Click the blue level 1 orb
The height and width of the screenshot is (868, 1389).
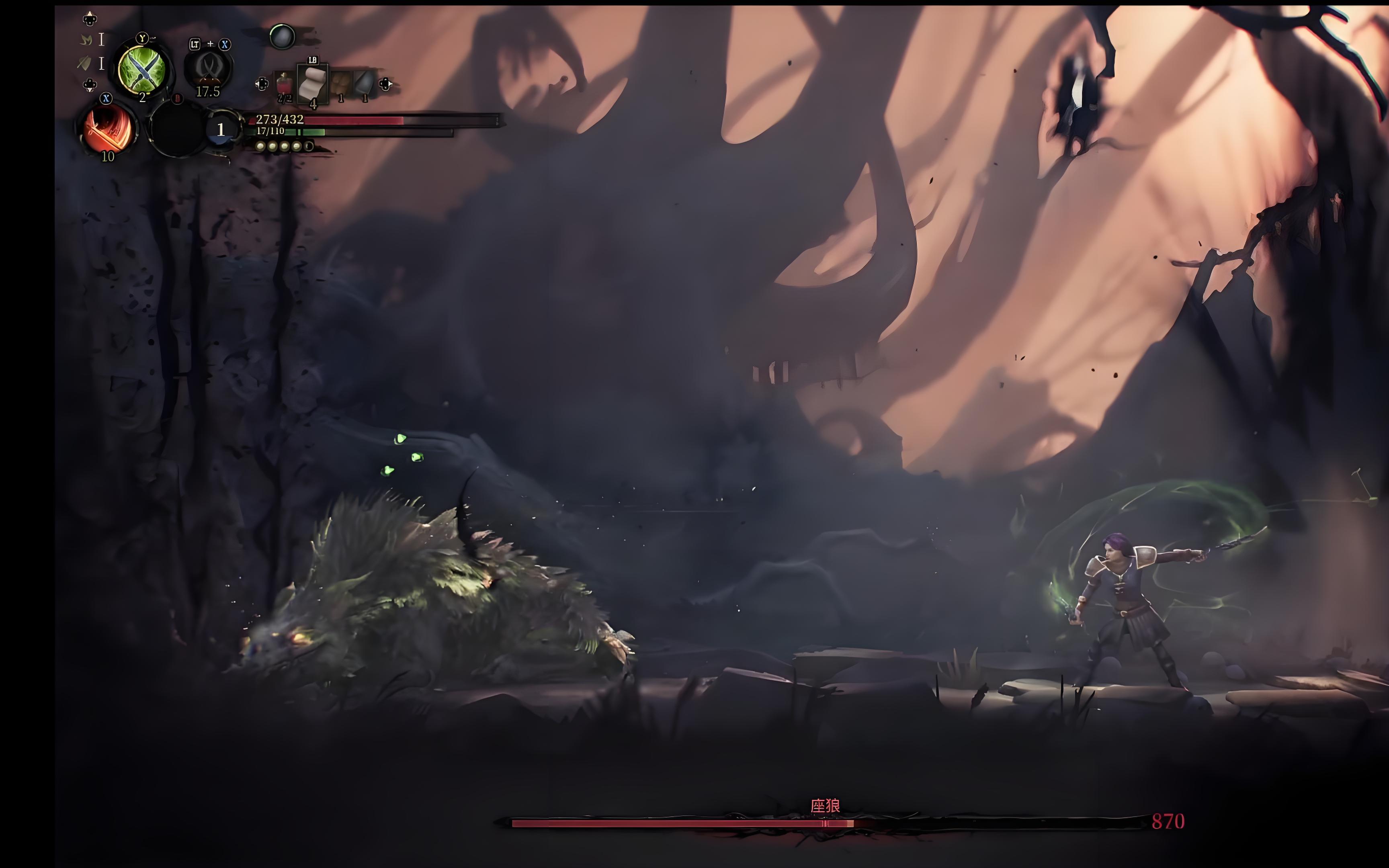[x=221, y=130]
